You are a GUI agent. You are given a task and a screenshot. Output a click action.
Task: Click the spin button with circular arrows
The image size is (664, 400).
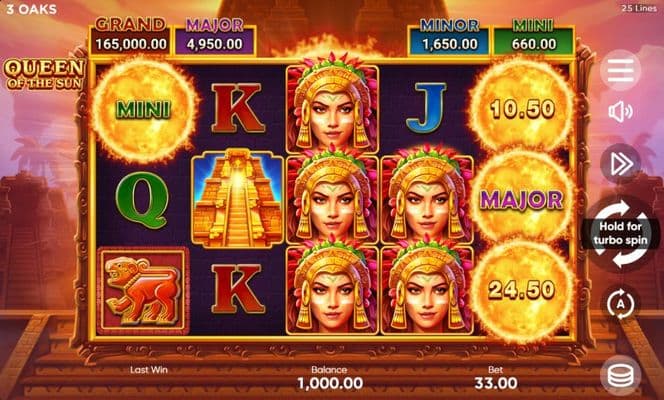click(621, 233)
